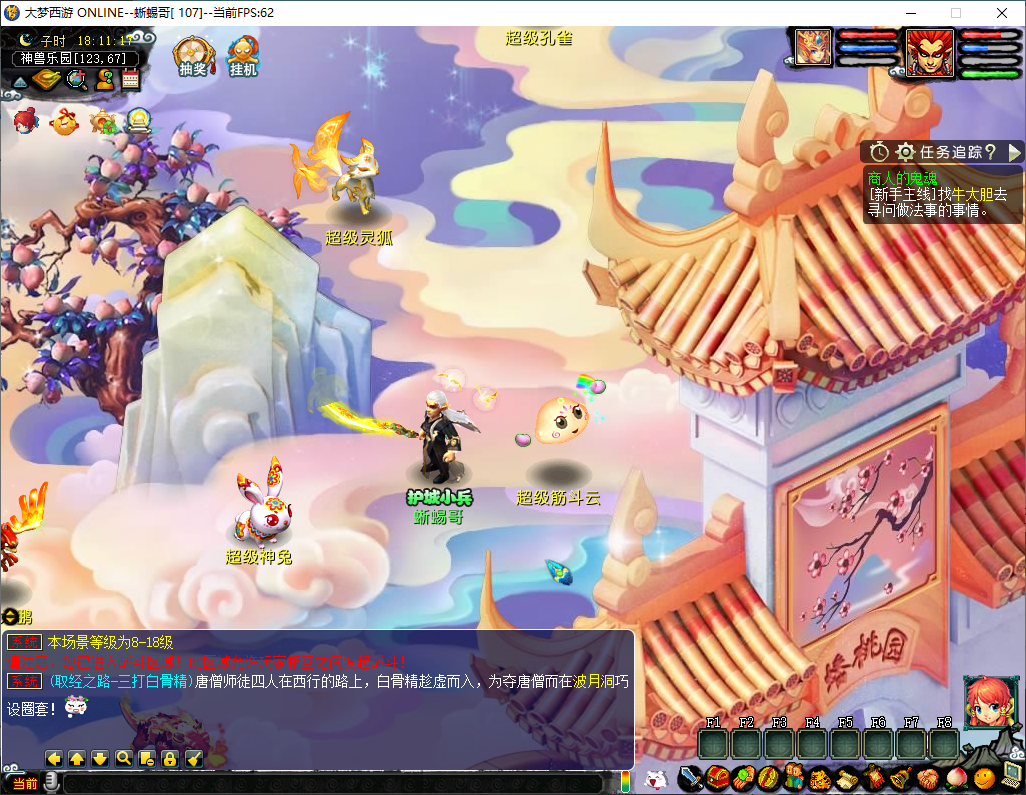Open the calendar icon under the location bar

pyautogui.click(x=130, y=79)
